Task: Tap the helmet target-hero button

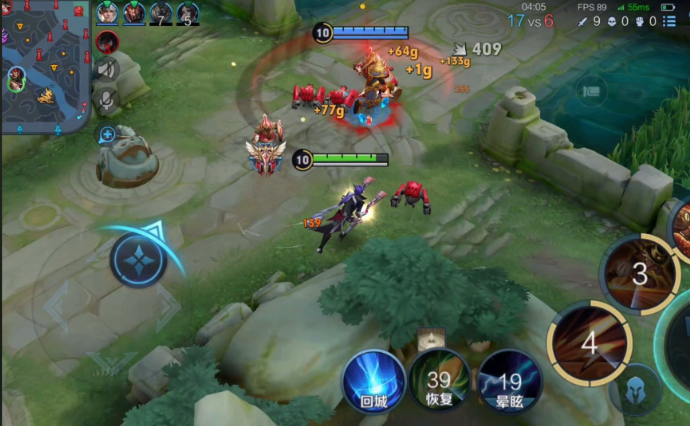Action: 634,390
